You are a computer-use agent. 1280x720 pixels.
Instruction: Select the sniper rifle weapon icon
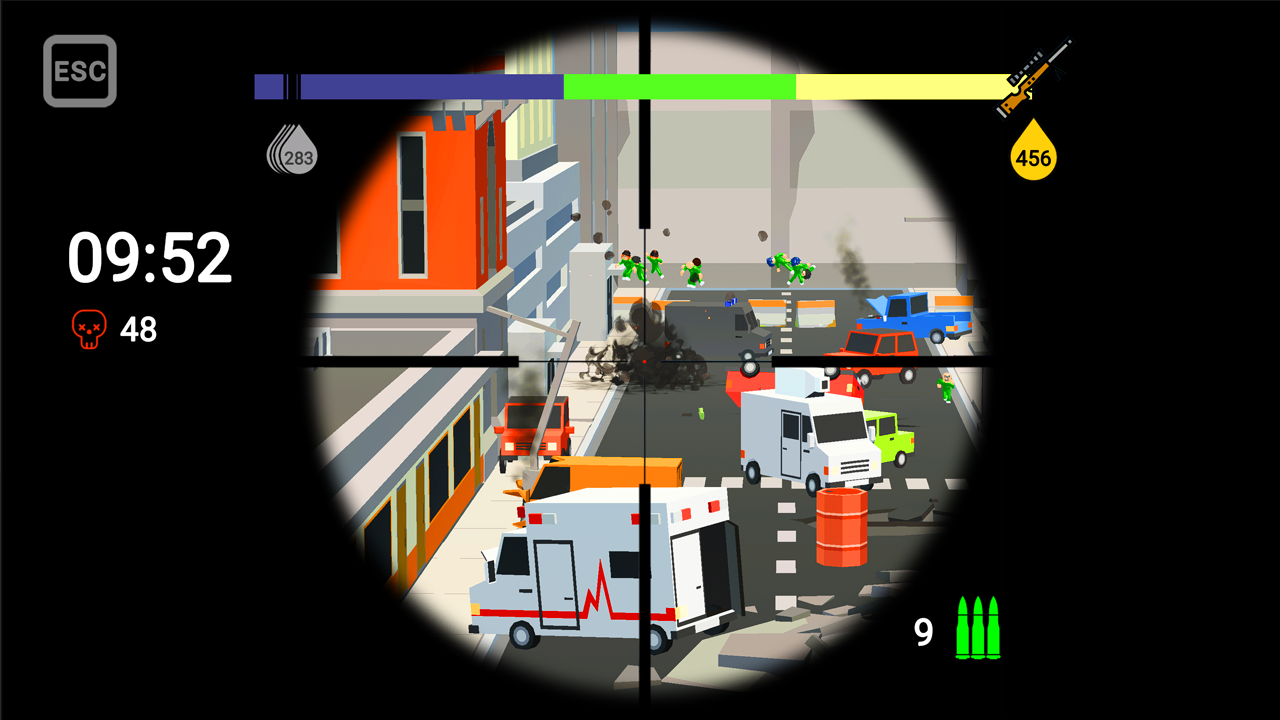(x=1036, y=79)
